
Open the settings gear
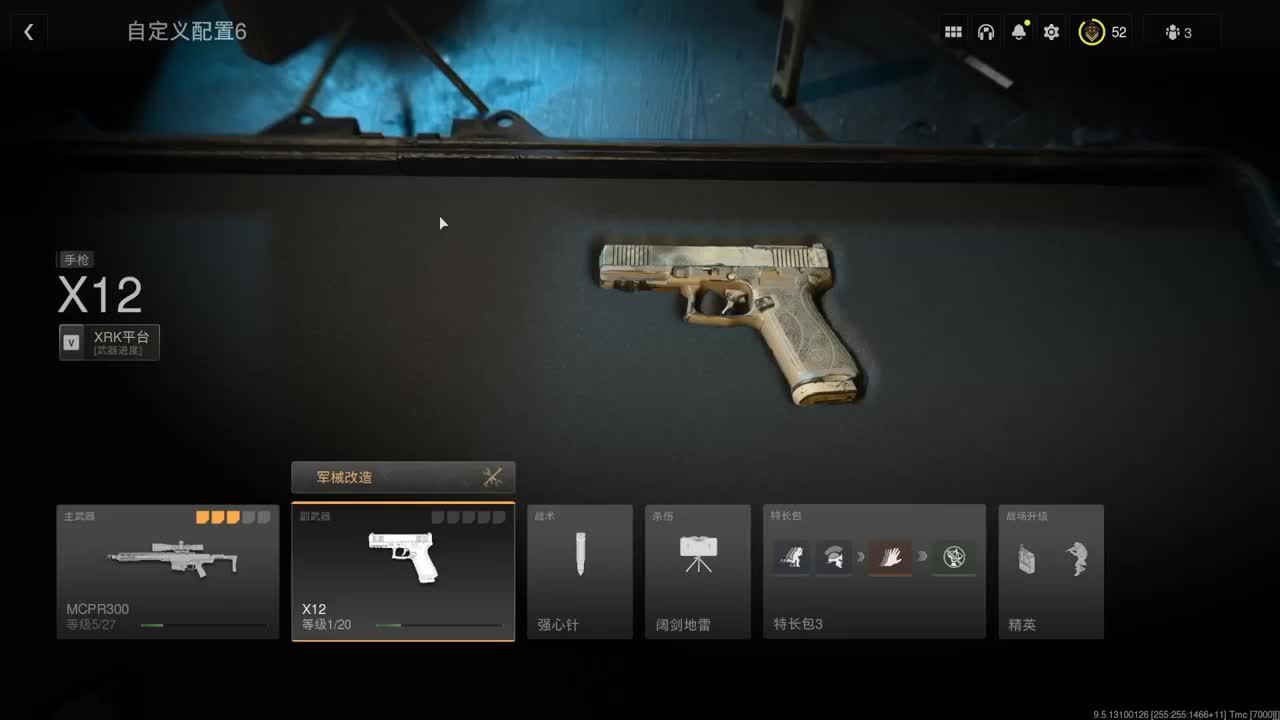[1051, 32]
